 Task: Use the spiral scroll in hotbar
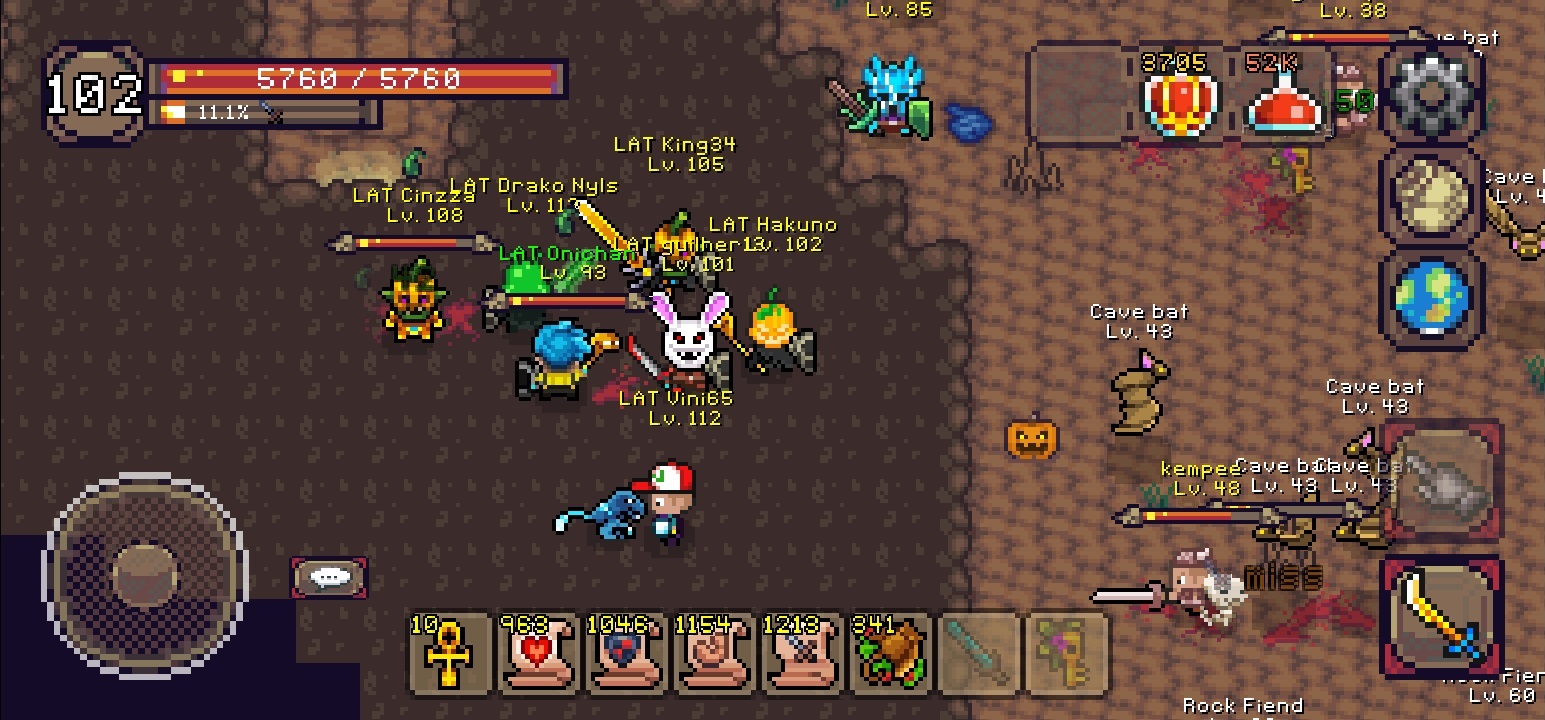pyautogui.click(x=711, y=653)
